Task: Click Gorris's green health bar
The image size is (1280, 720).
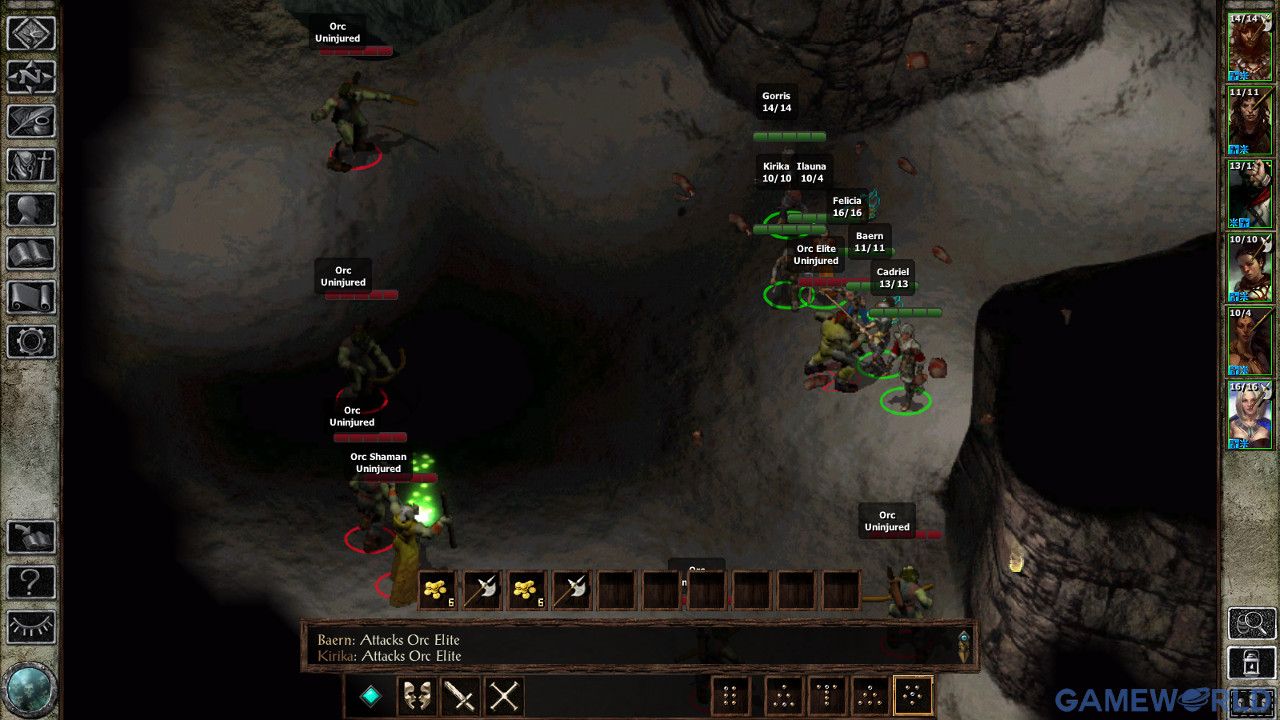Action: click(x=789, y=135)
